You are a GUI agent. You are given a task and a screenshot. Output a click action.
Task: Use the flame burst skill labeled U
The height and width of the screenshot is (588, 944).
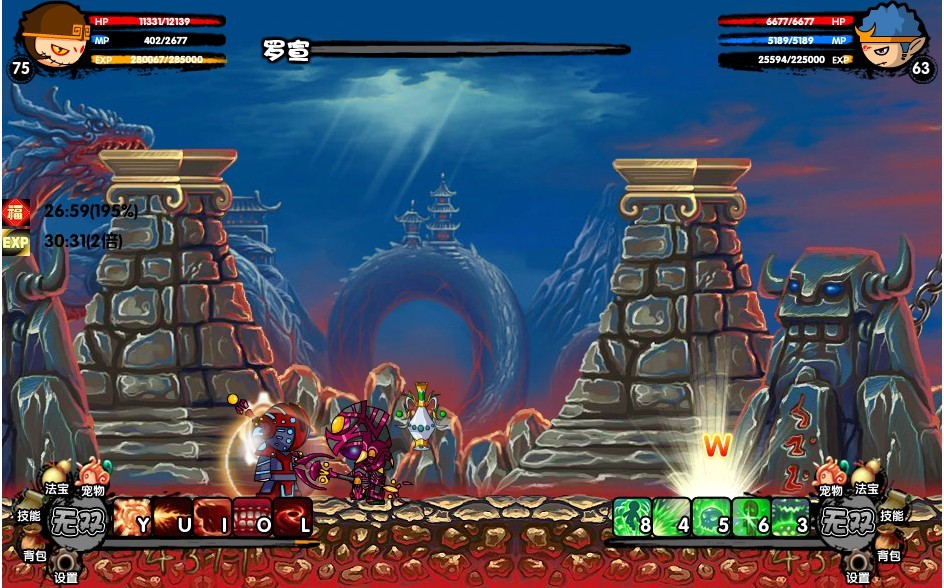click(172, 518)
